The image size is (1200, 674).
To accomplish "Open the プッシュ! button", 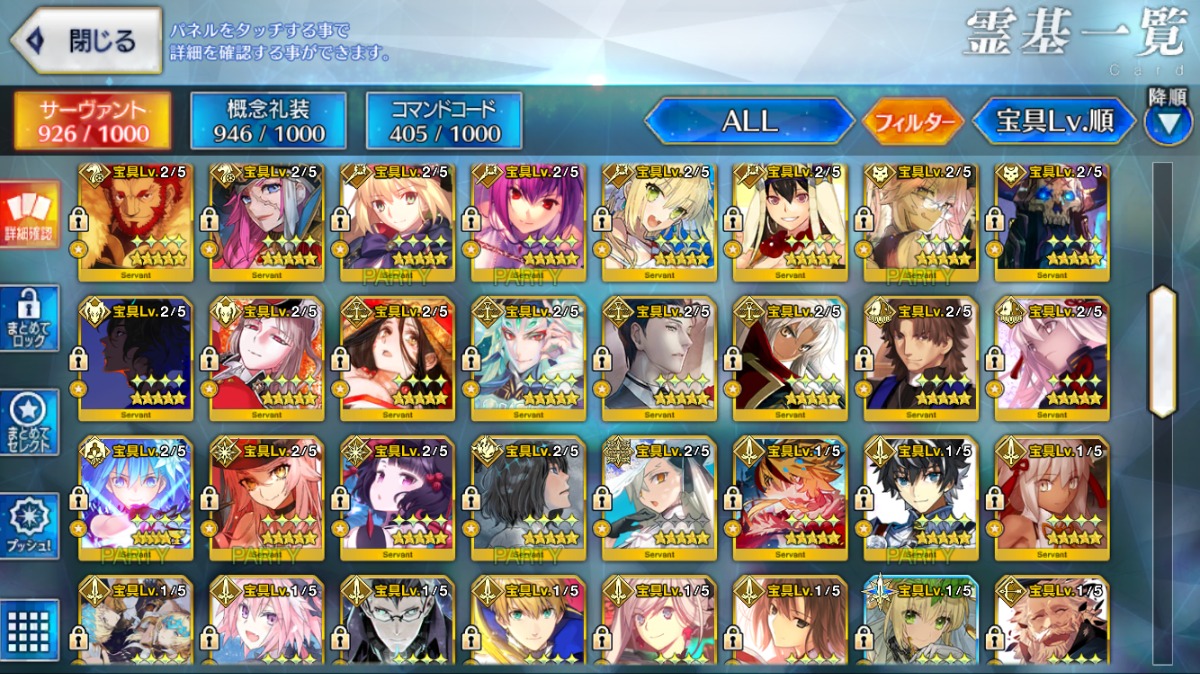I will click(30, 527).
